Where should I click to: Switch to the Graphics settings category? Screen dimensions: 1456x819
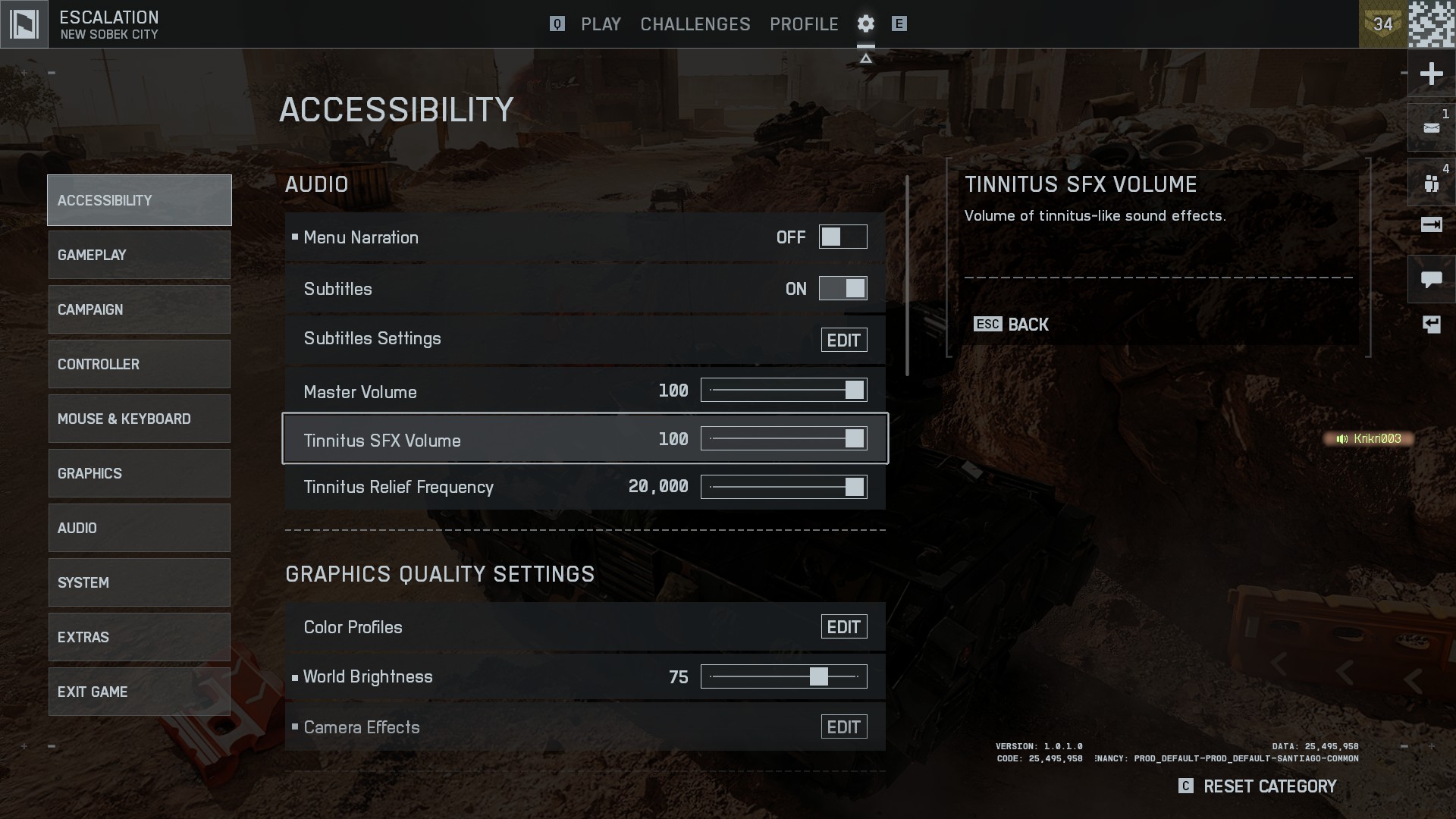[x=139, y=473]
